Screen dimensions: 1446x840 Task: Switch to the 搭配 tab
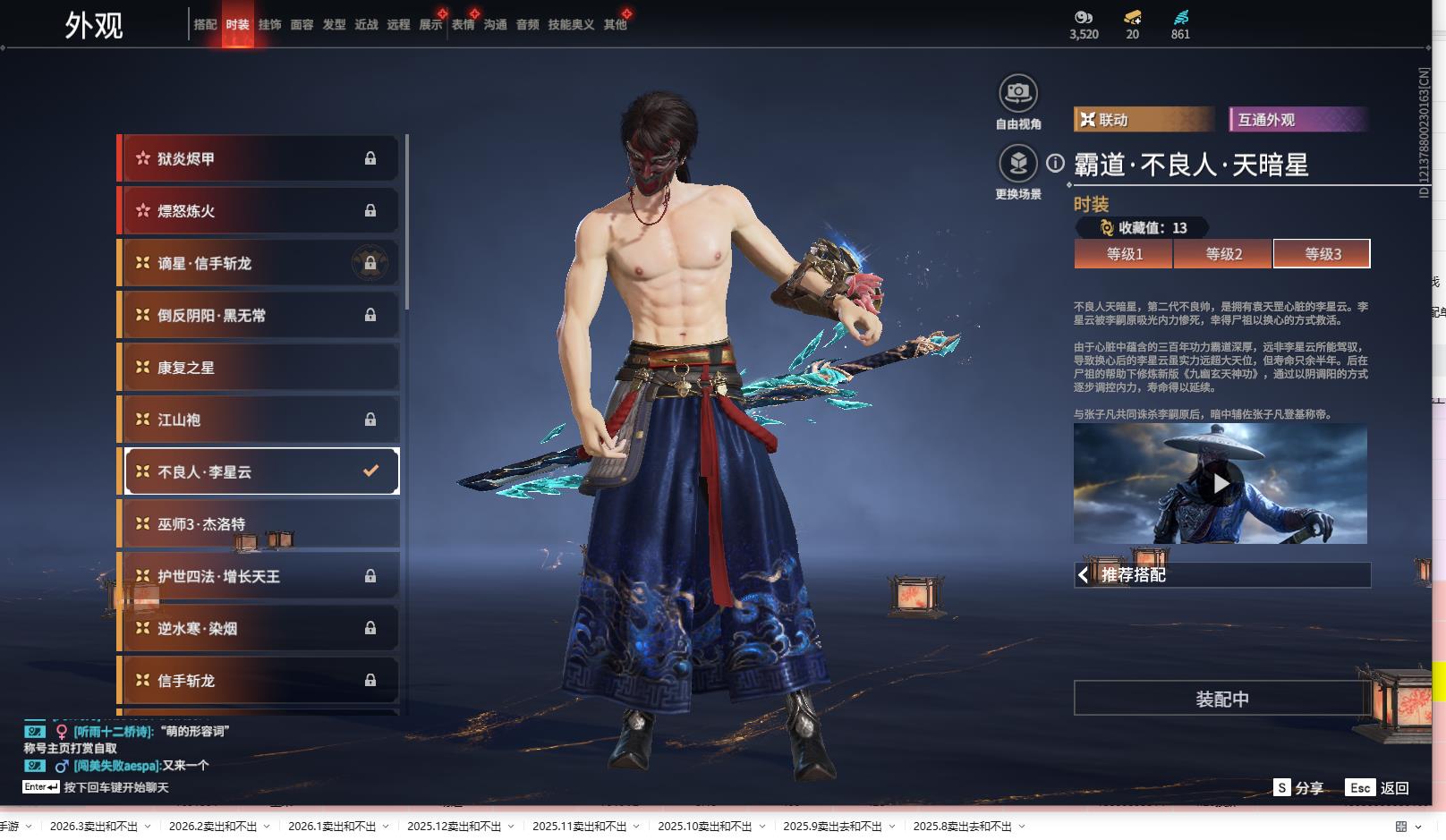coord(205,25)
